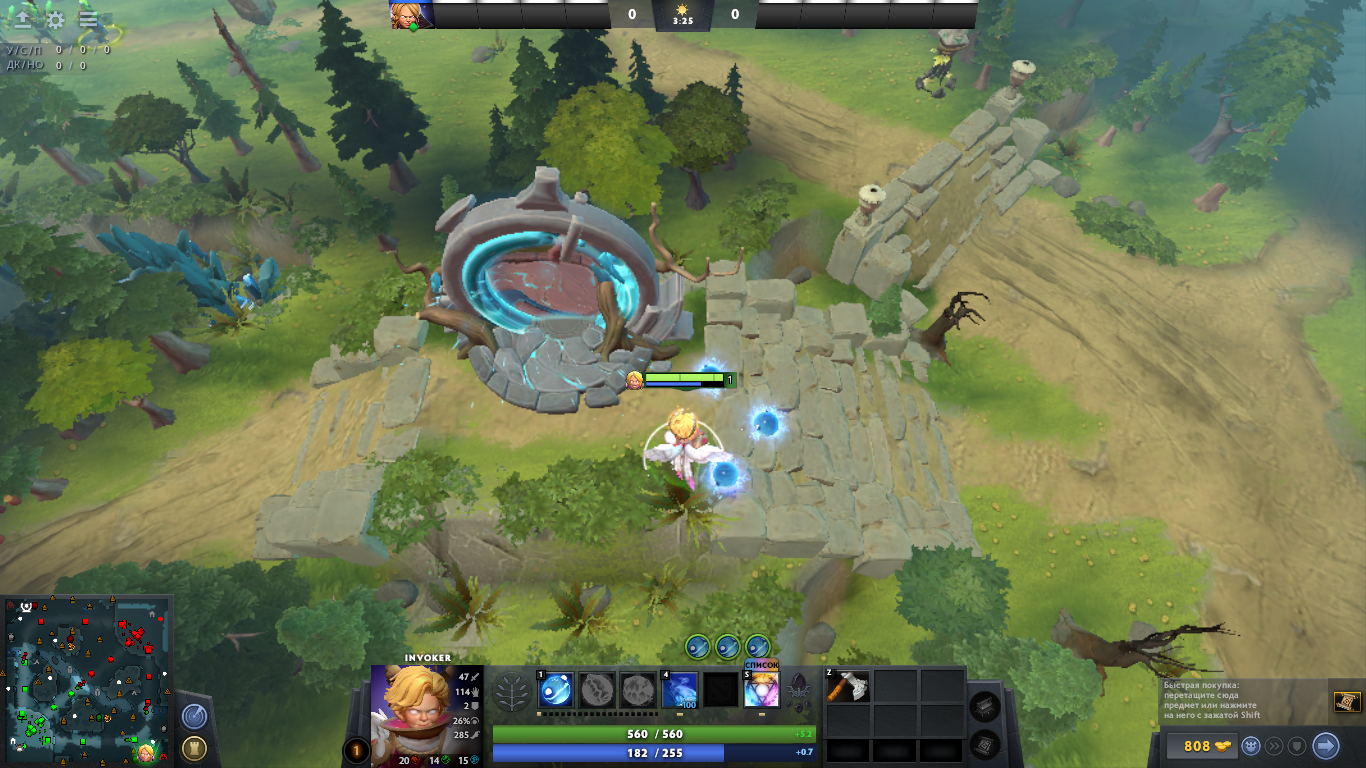Deliver items with the courier arrow button
The width and height of the screenshot is (1366, 768).
point(1325,746)
